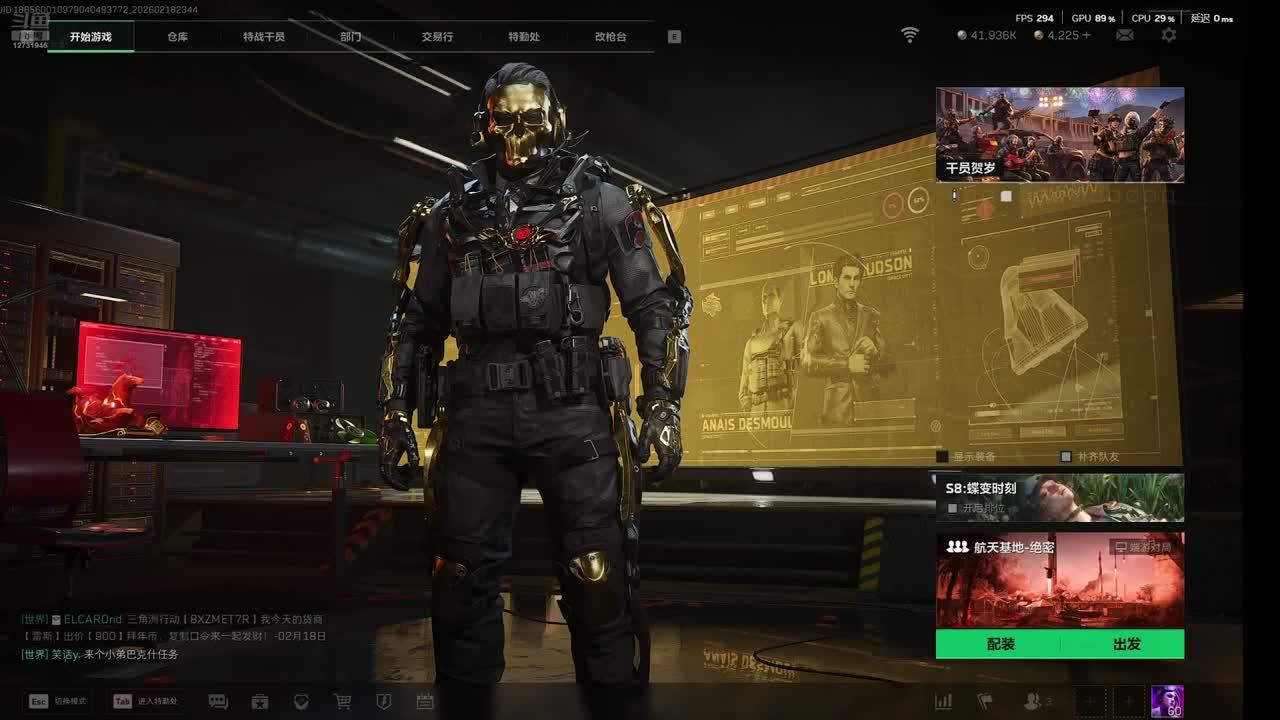Open the mail envelope icon
The height and width of the screenshot is (720, 1280).
(x=1125, y=35)
